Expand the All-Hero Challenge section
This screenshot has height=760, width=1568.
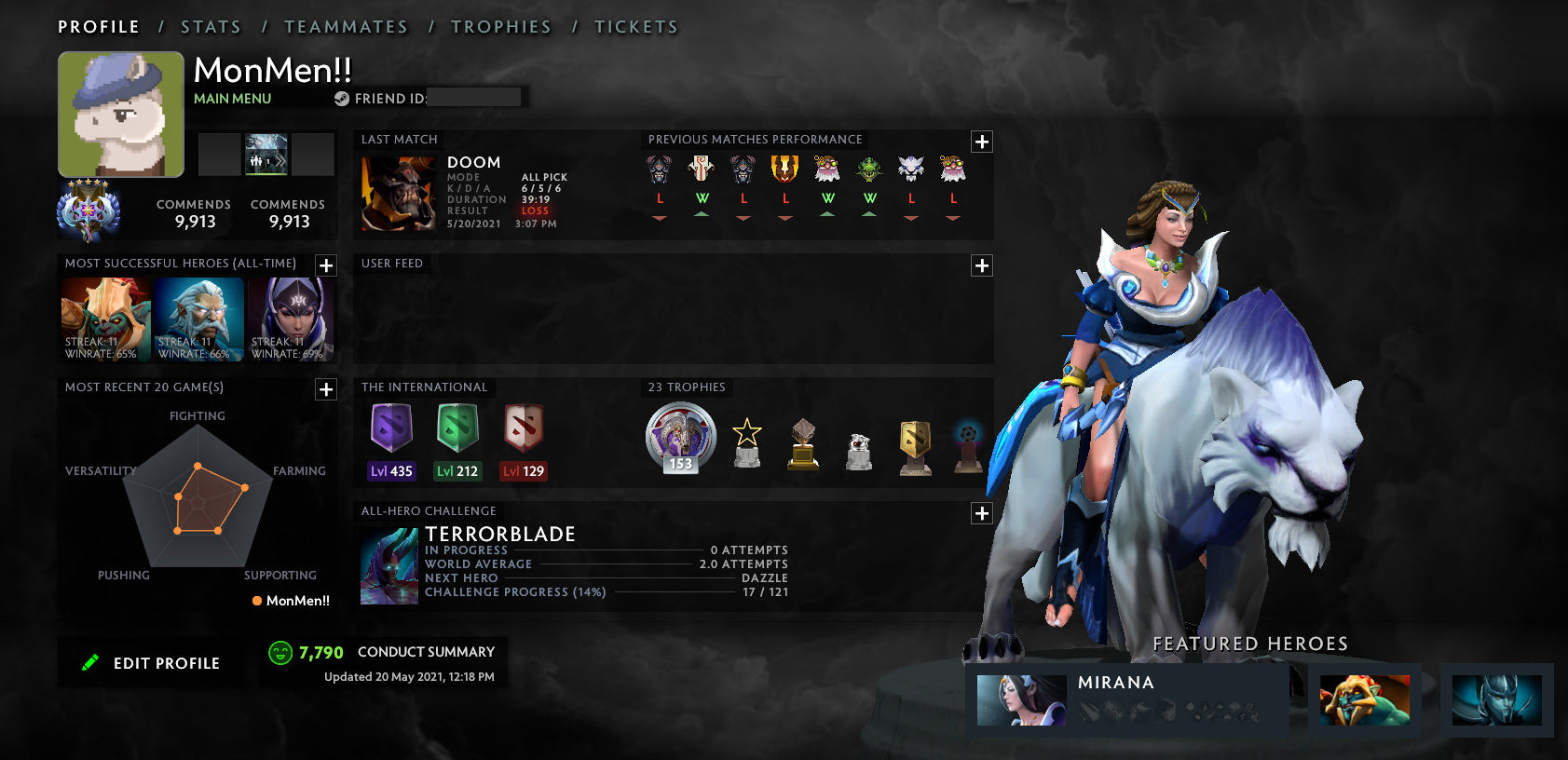tap(981, 512)
